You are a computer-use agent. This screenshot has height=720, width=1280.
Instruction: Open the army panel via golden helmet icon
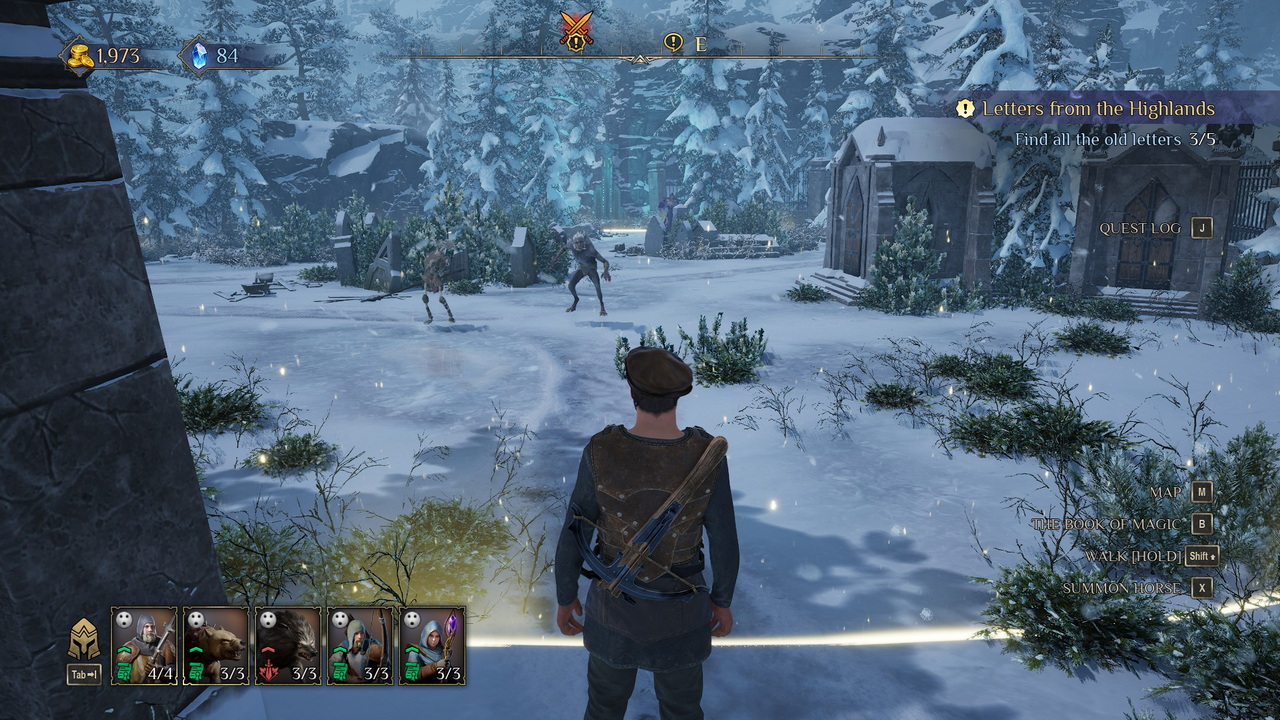click(83, 639)
